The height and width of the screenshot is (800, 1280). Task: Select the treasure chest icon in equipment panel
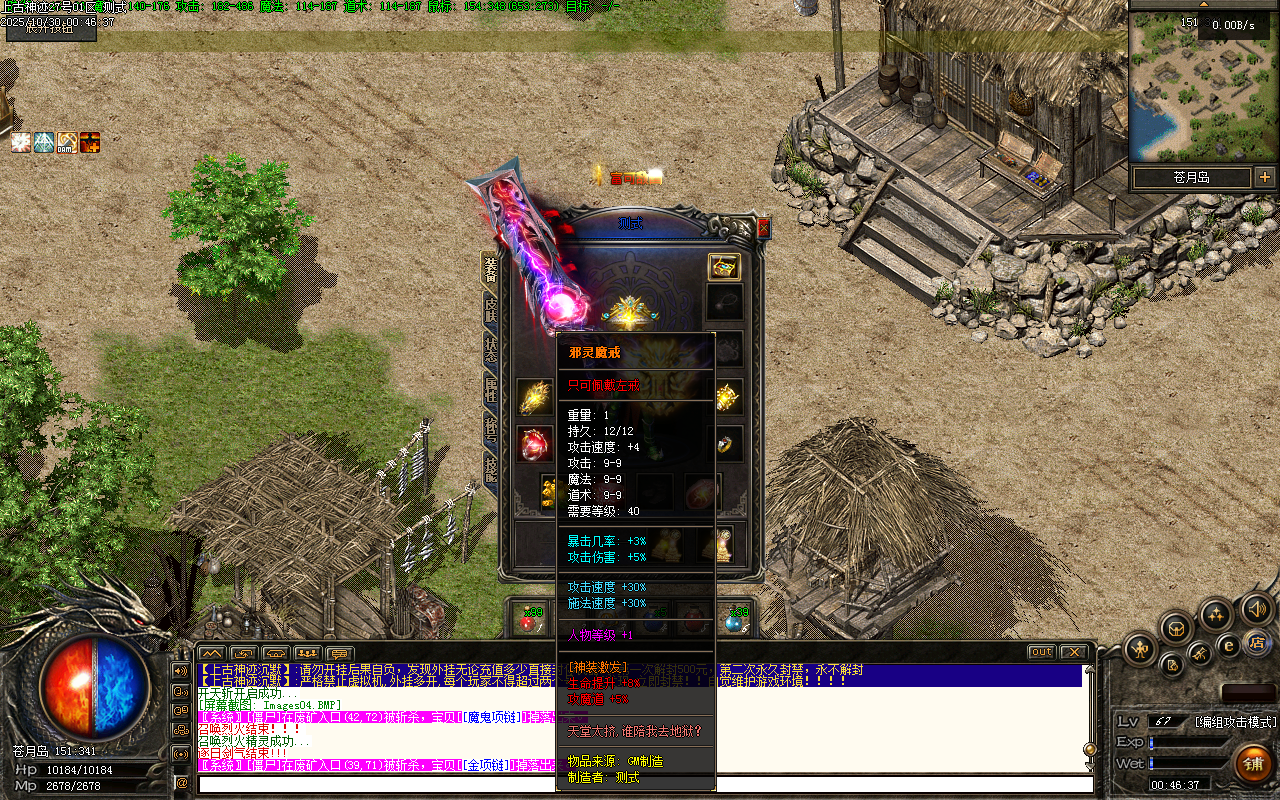[724, 266]
